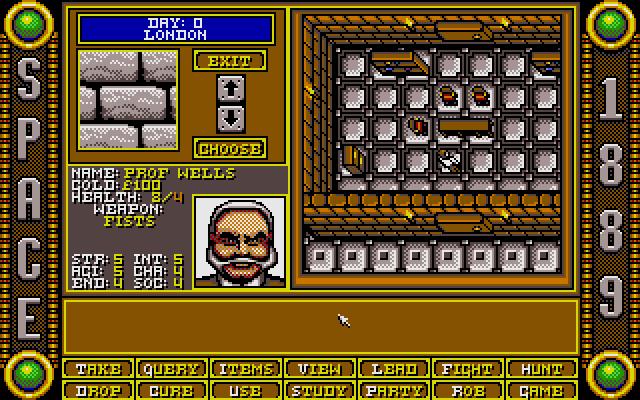Screen dimensions: 640x400
Task: Click the USE command button
Action: (246, 390)
